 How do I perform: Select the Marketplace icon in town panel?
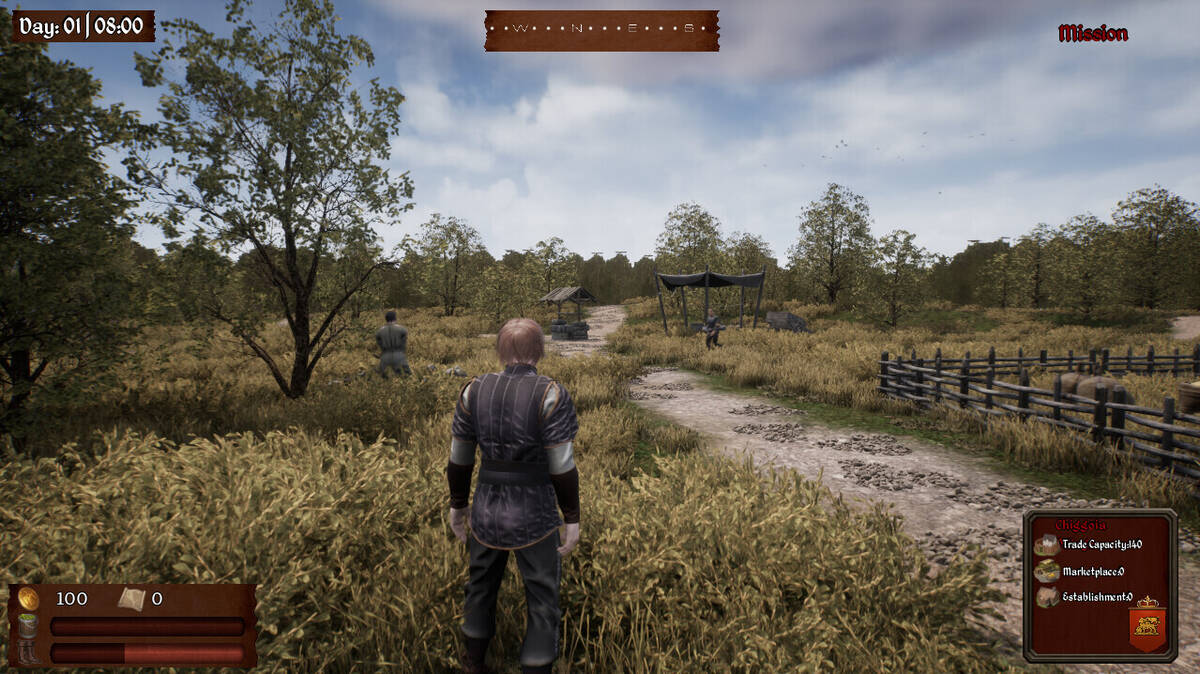coord(1046,571)
